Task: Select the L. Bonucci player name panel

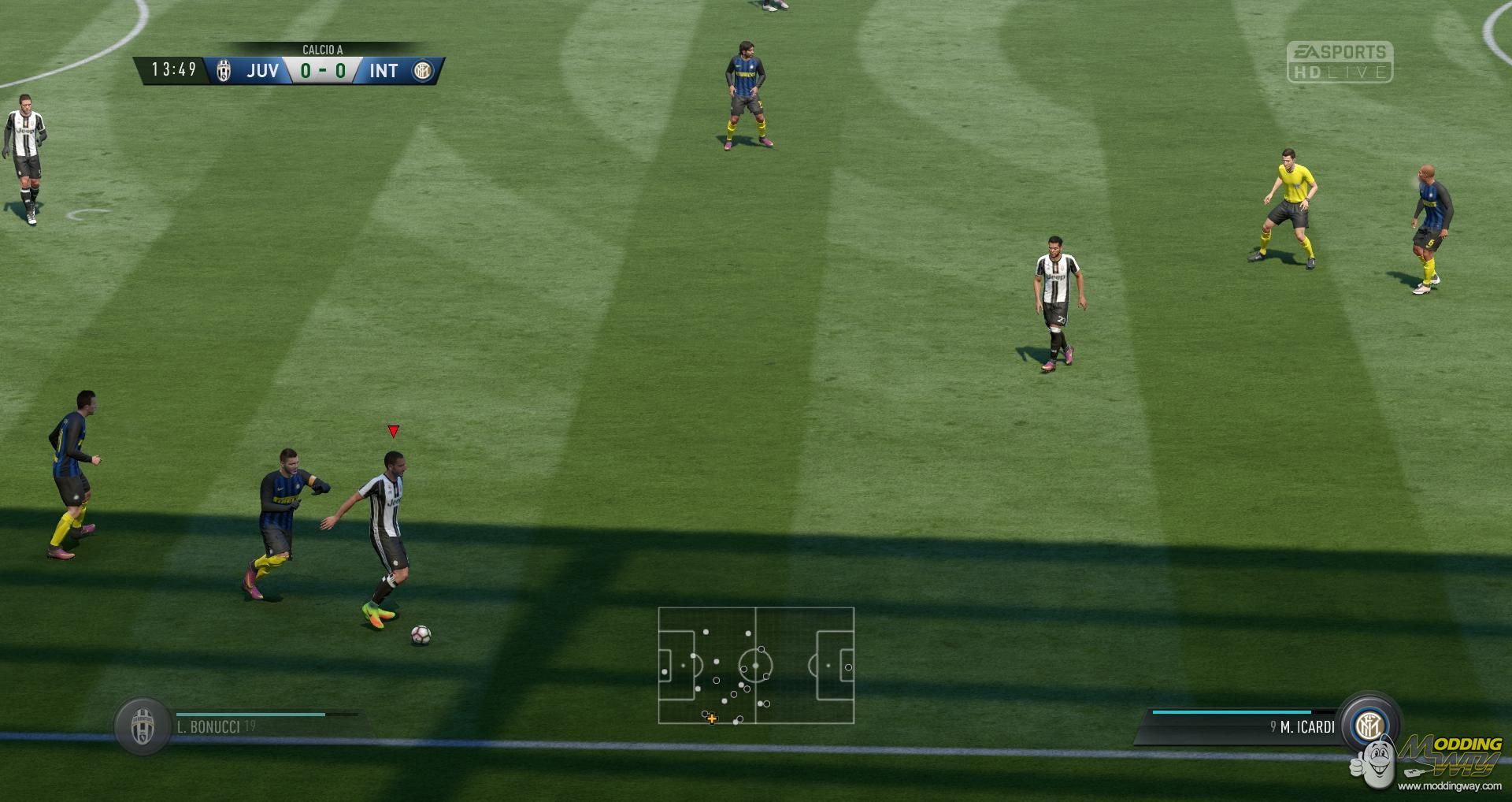Action: click(252, 726)
